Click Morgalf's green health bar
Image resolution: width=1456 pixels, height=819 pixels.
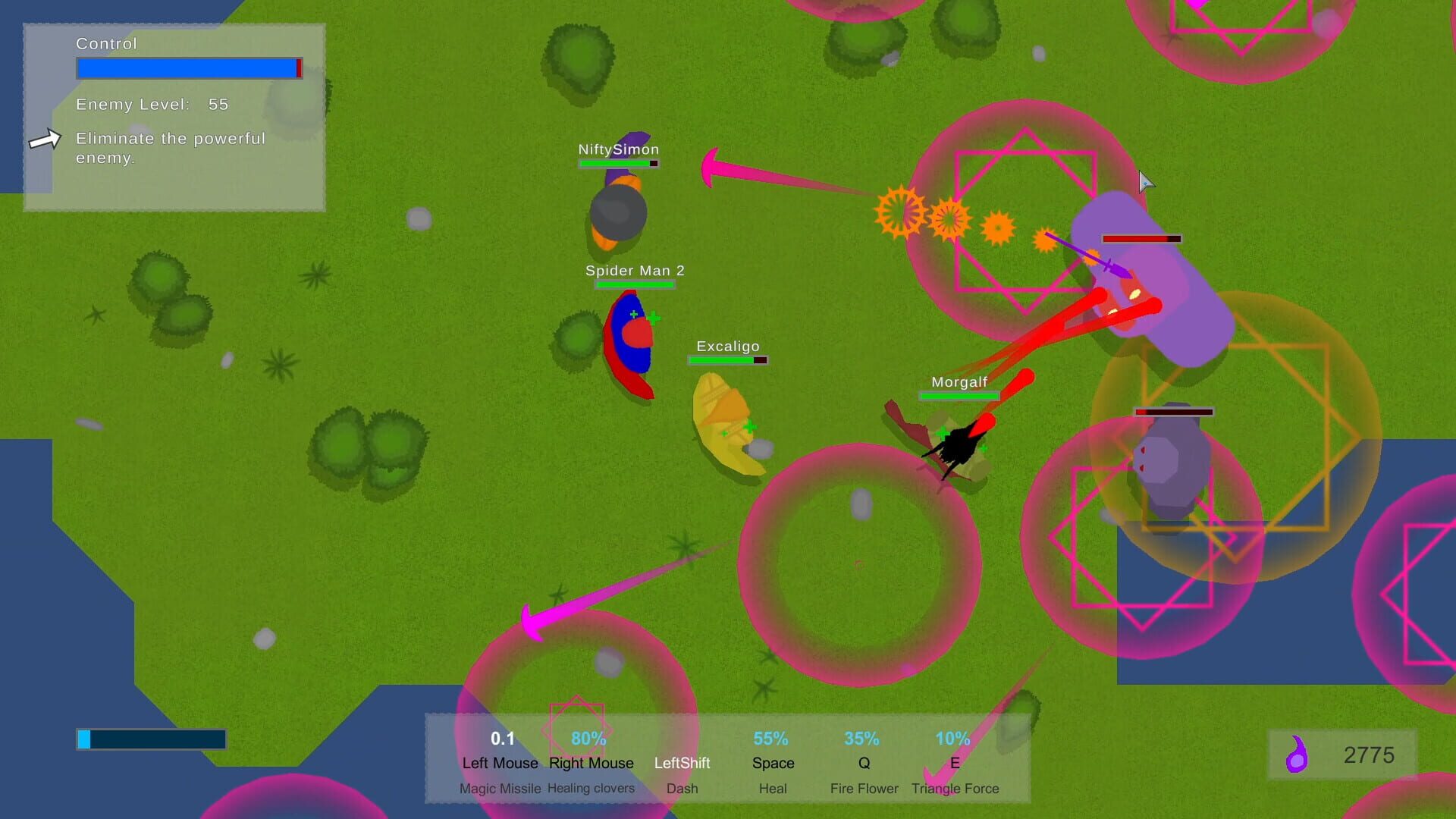[x=958, y=395]
